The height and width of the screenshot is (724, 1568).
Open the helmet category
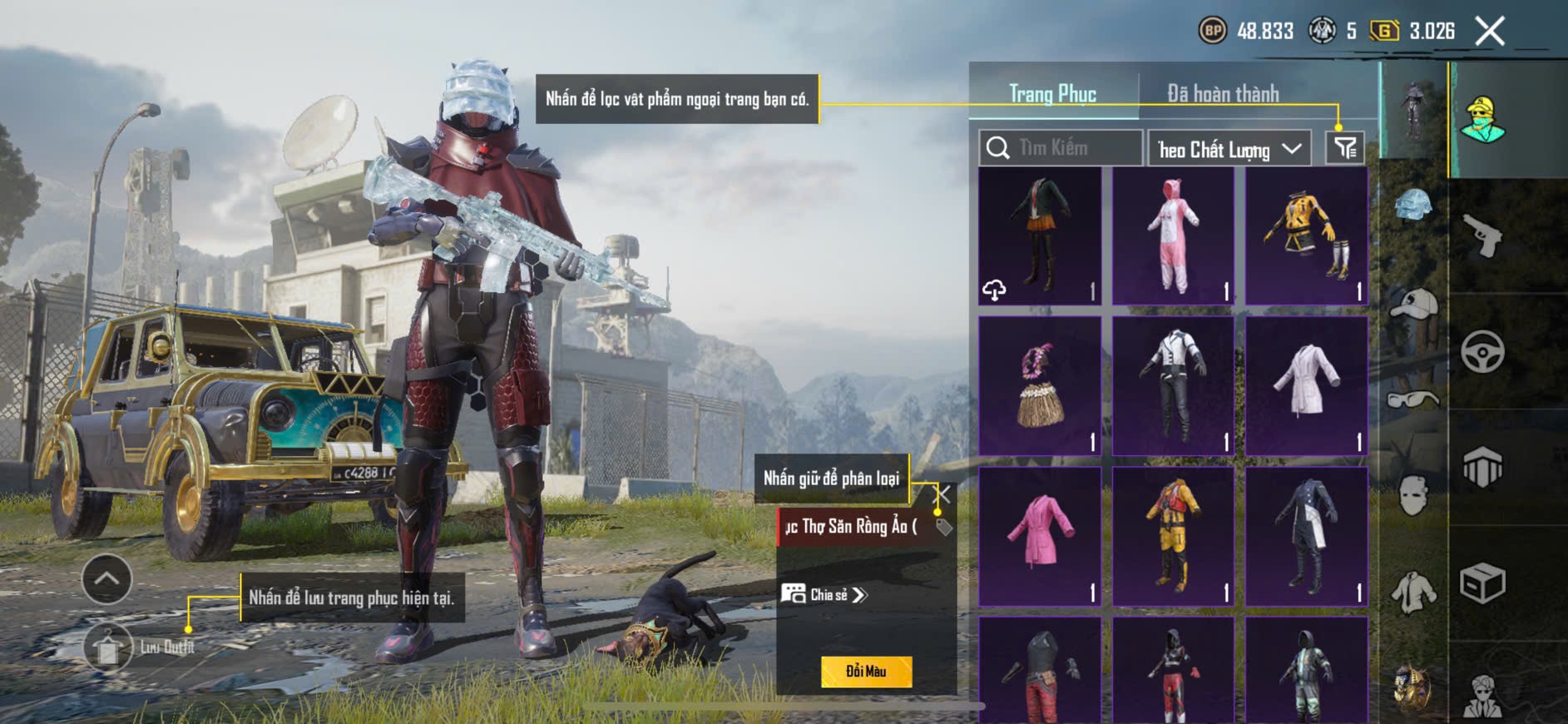click(1413, 205)
